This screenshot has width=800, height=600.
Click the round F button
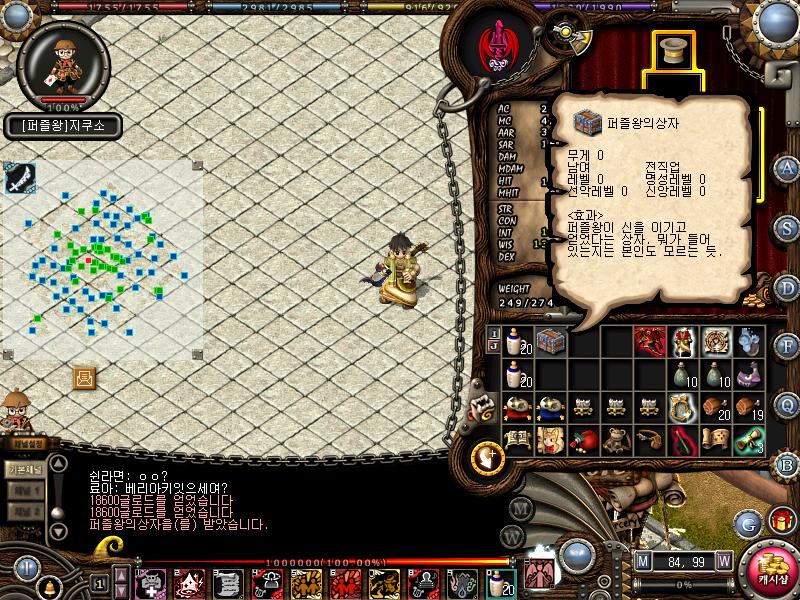(x=787, y=346)
